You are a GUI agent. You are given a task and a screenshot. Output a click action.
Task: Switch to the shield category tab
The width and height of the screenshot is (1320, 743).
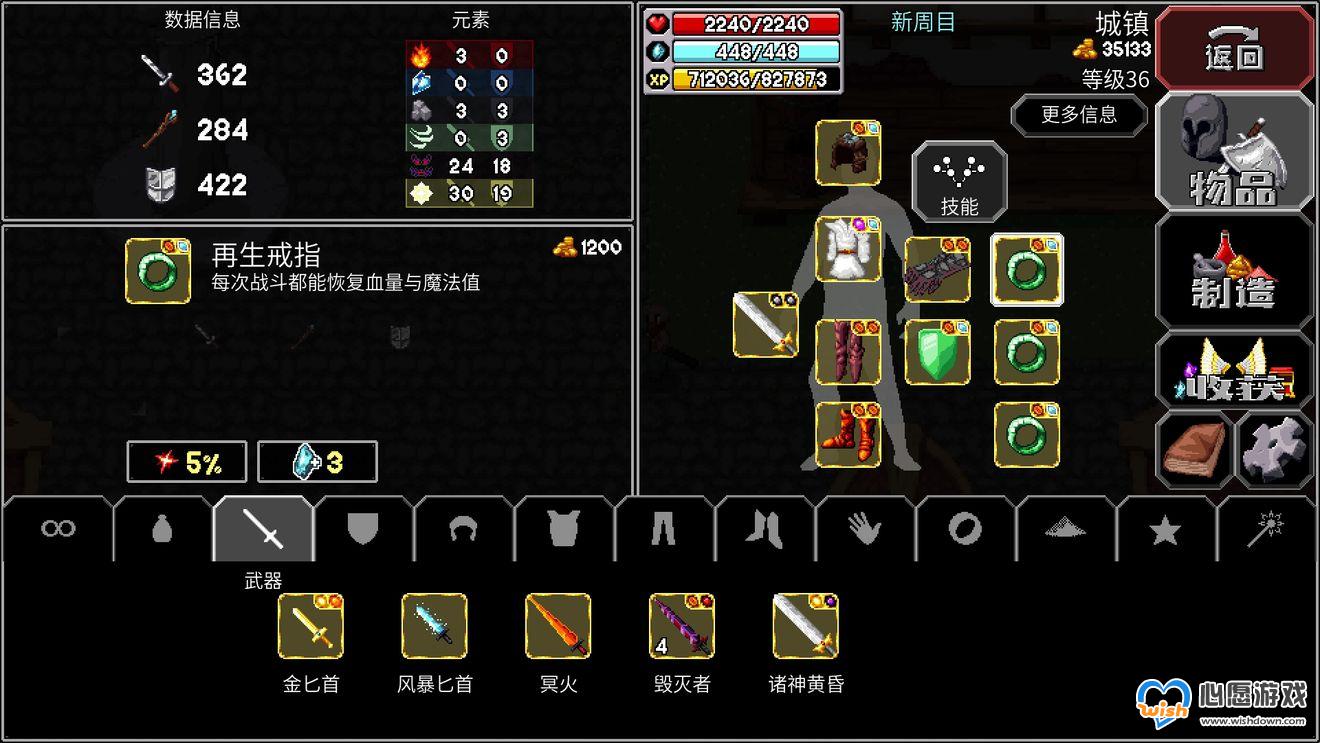(x=360, y=528)
